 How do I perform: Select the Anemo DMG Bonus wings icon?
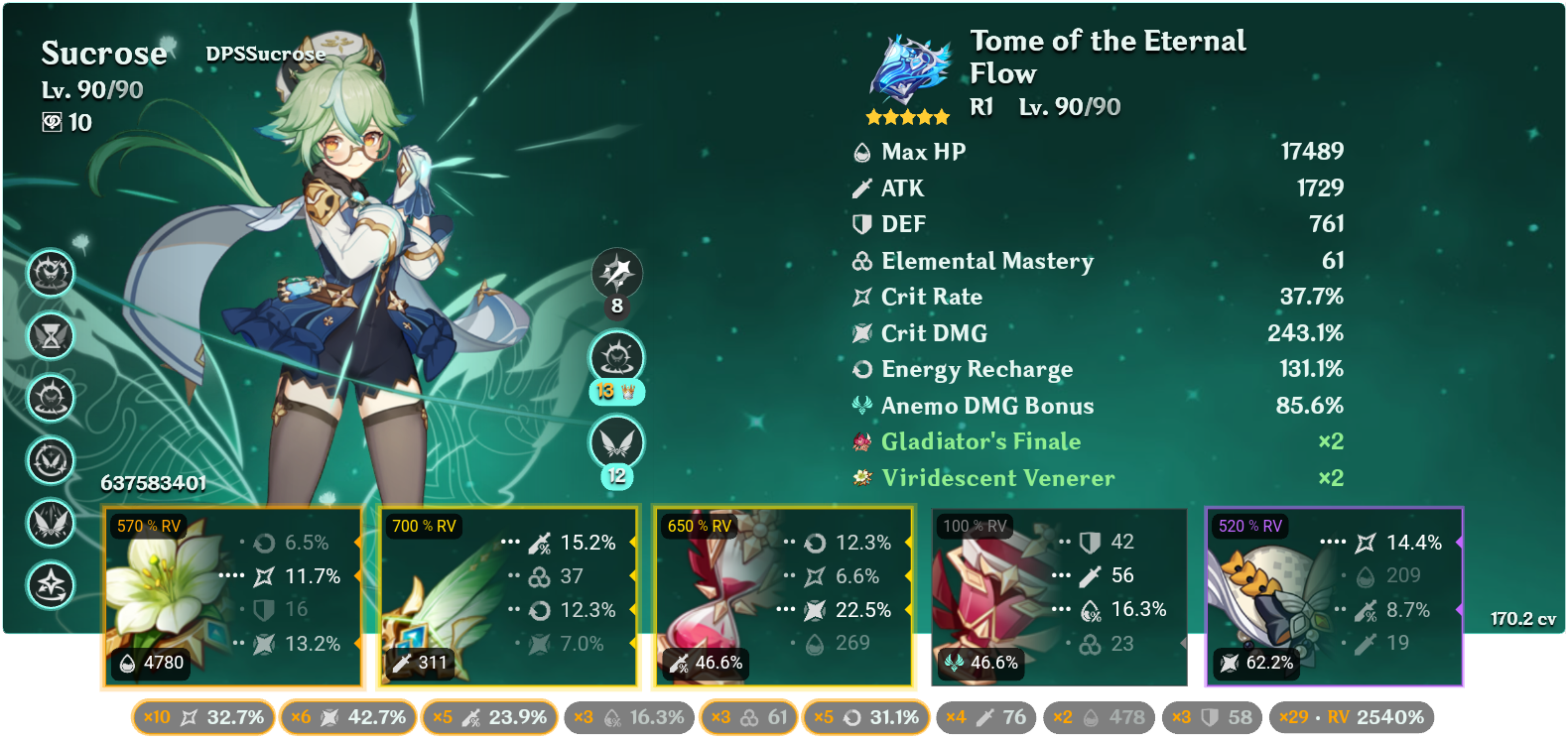(x=859, y=405)
